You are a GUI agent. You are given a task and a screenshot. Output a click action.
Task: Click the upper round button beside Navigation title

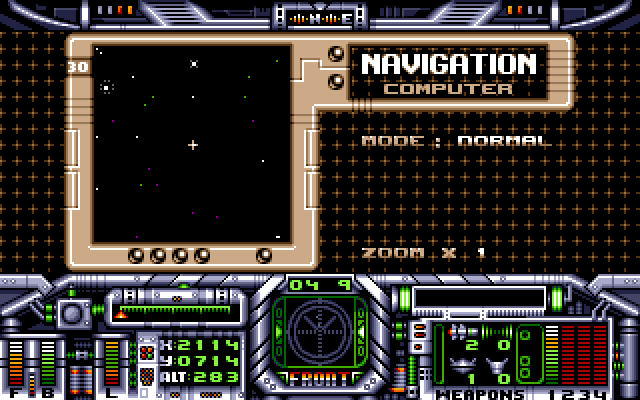click(337, 53)
